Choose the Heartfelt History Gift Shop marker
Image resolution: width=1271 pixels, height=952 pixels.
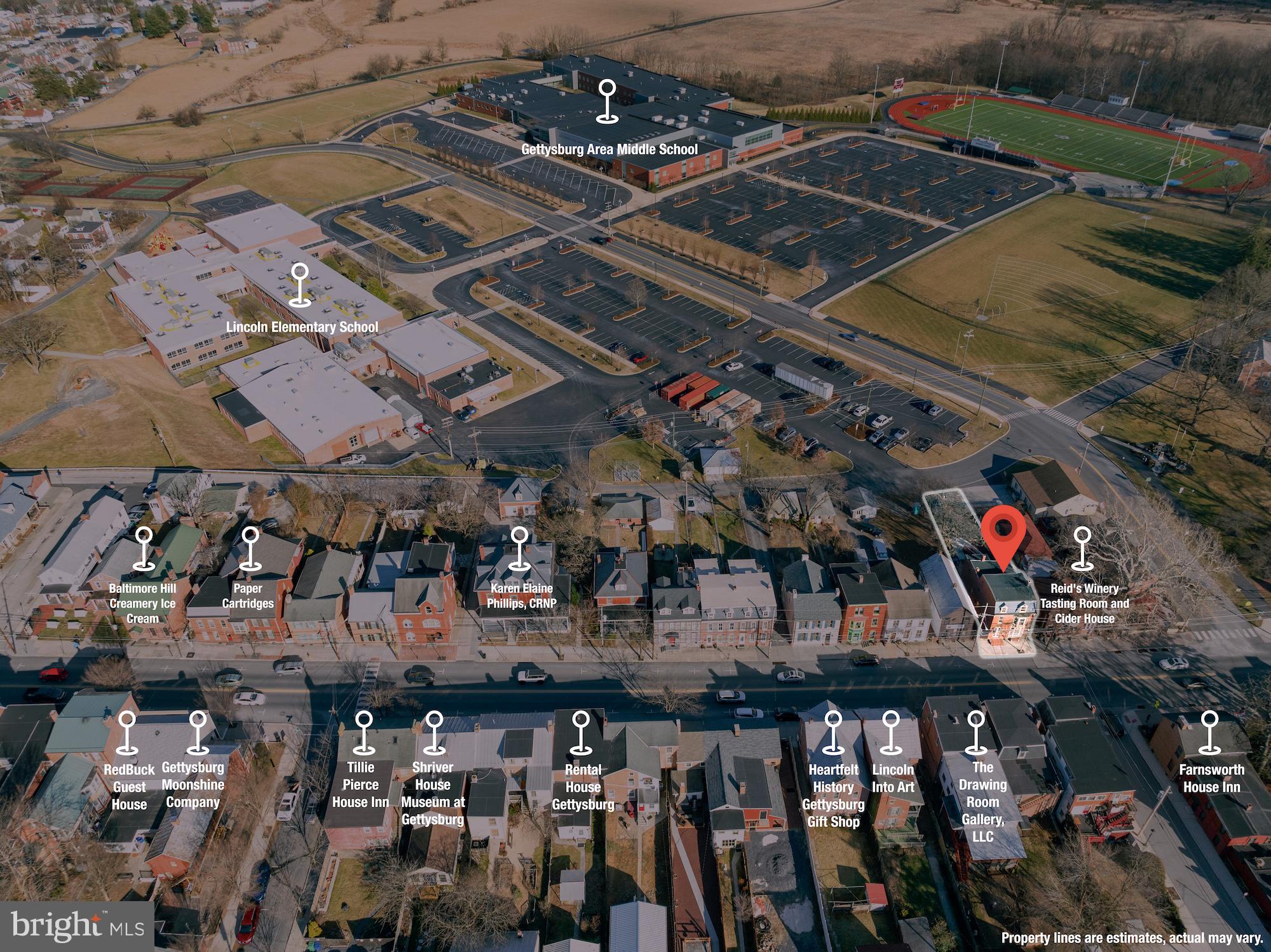point(833,732)
